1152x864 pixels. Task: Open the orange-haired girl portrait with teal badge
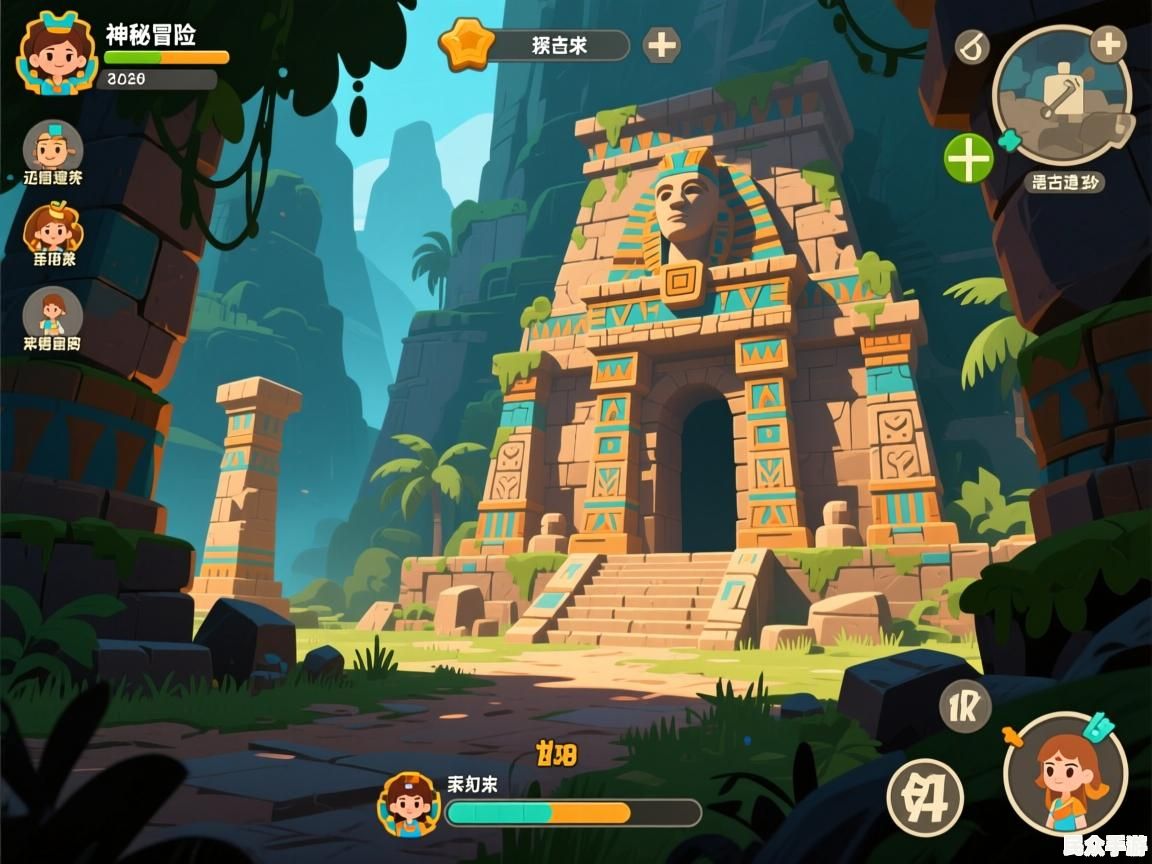pyautogui.click(x=1066, y=774)
